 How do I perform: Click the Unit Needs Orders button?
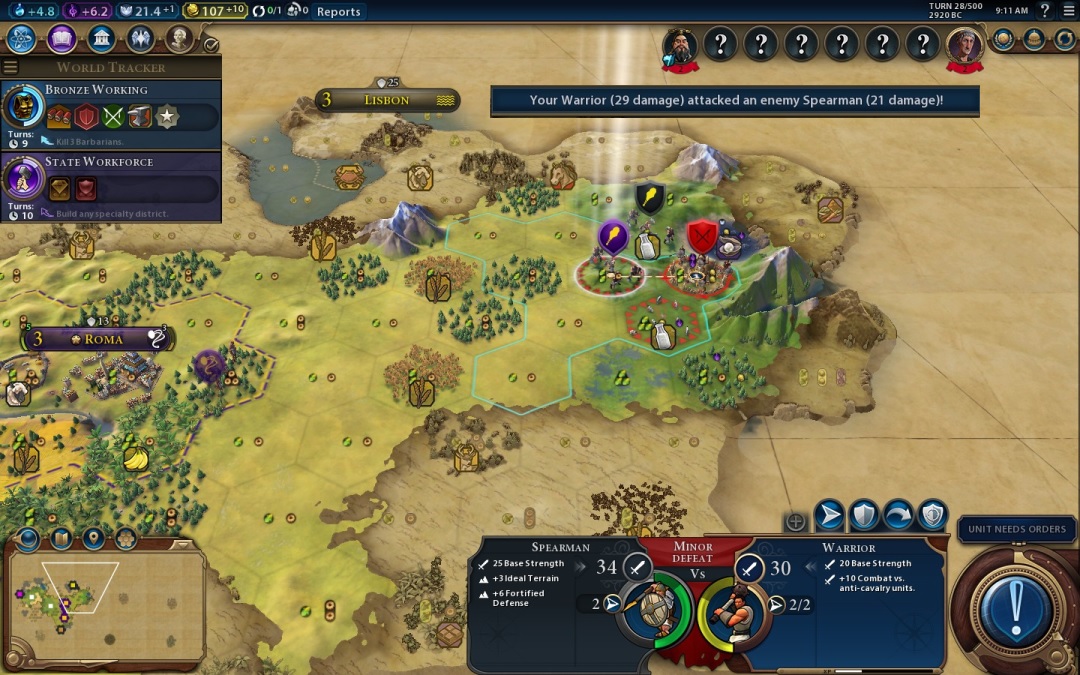(1018, 529)
